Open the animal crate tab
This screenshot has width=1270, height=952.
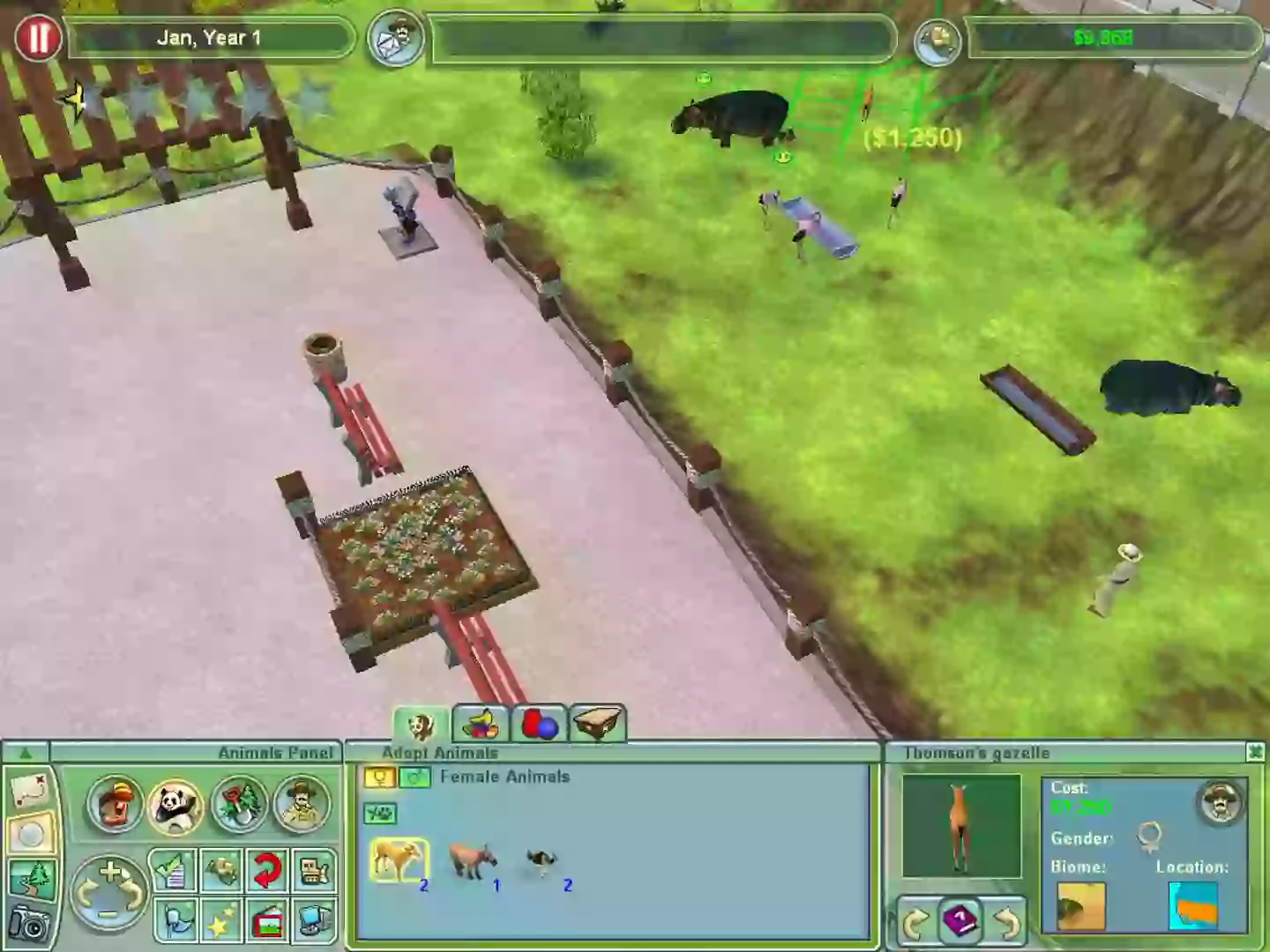pyautogui.click(x=598, y=724)
